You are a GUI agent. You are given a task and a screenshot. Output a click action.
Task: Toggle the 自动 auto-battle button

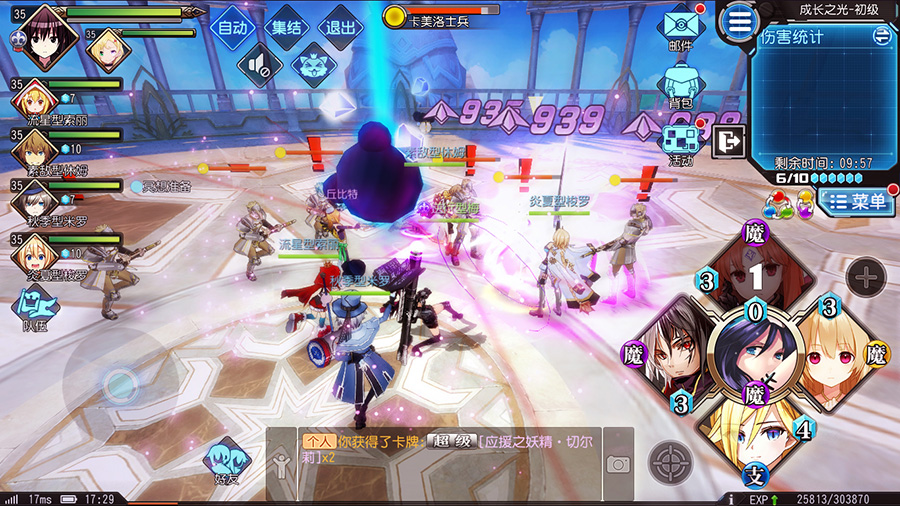(x=232, y=28)
